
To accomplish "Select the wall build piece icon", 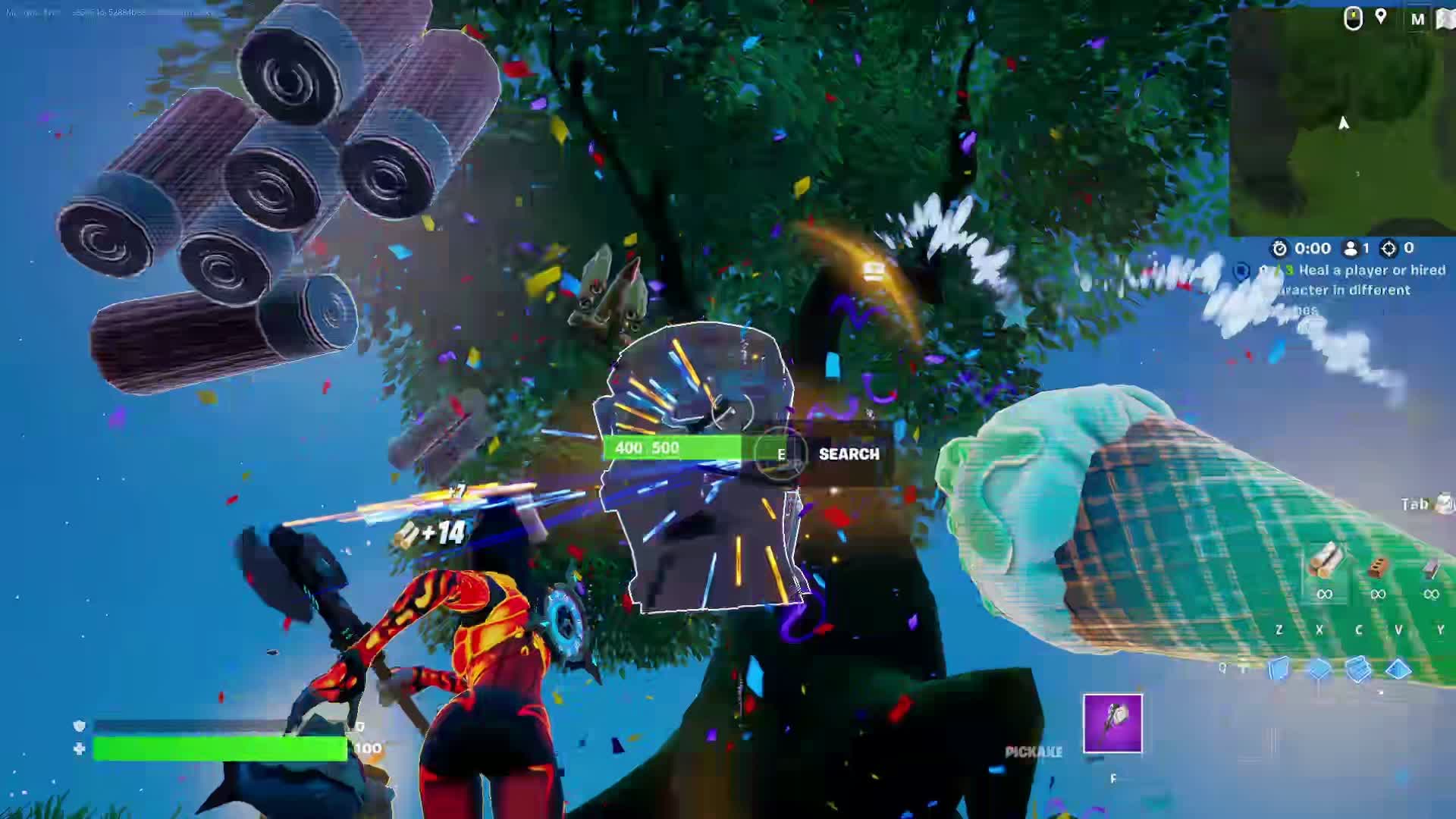I will [1280, 669].
